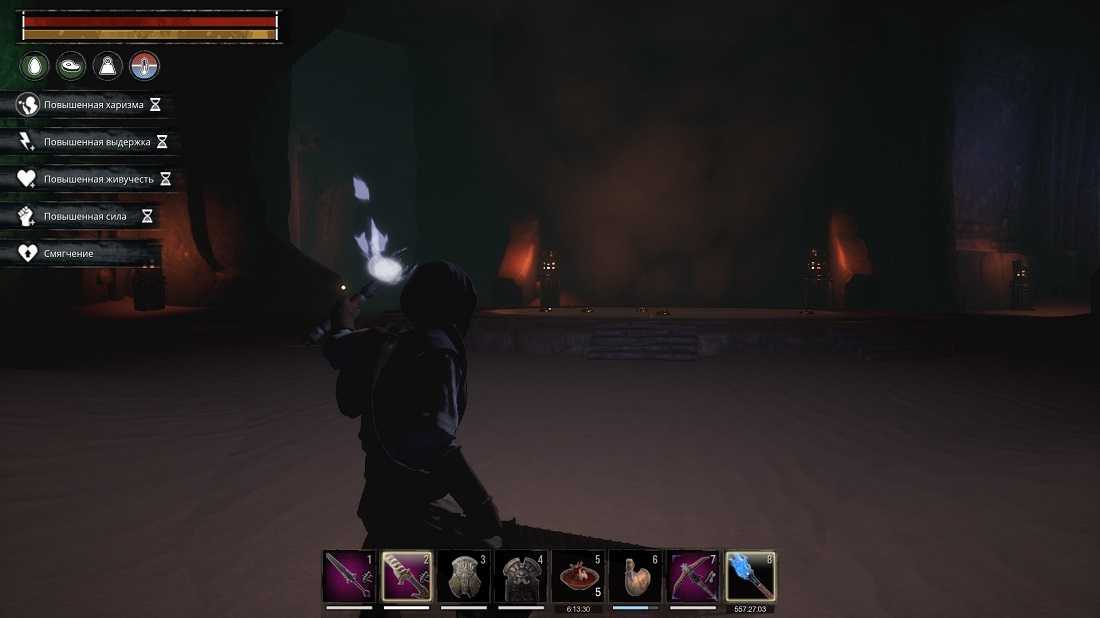Equip the curved blade in slot 2
This screenshot has height=618, width=1100.
406,577
